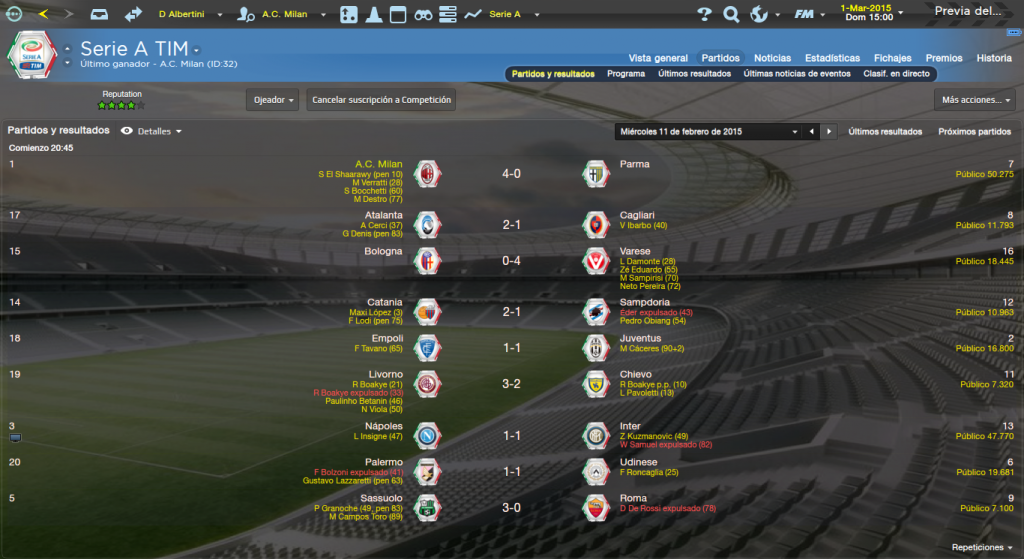The height and width of the screenshot is (559, 1024).
Task: Click the Previa del... continue button
Action: pyautogui.click(x=968, y=12)
